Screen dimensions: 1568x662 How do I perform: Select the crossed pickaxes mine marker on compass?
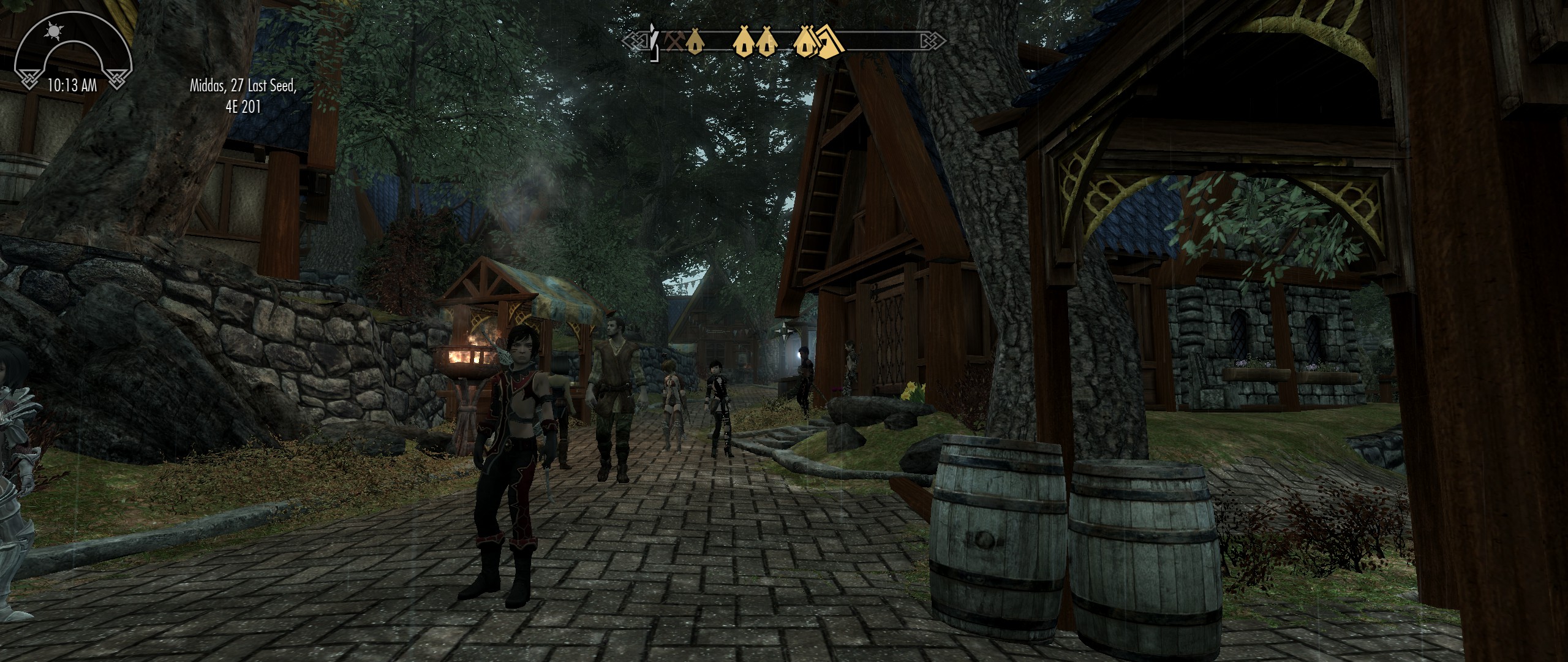(675, 41)
